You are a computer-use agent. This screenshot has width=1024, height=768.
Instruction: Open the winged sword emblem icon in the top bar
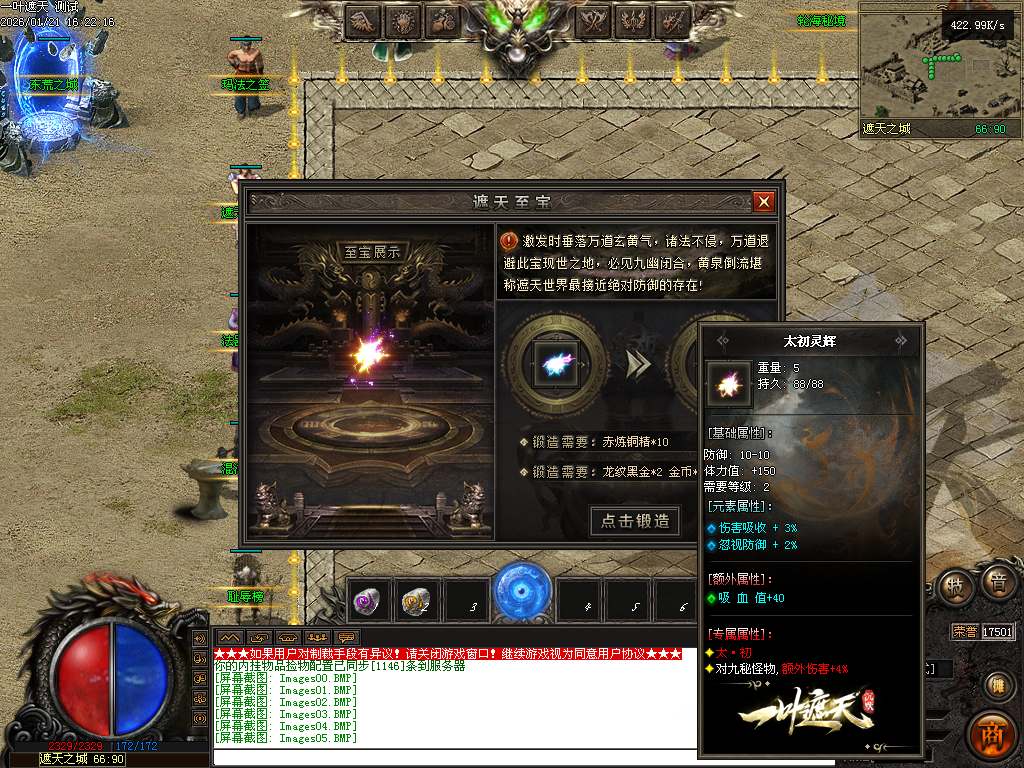(x=634, y=20)
